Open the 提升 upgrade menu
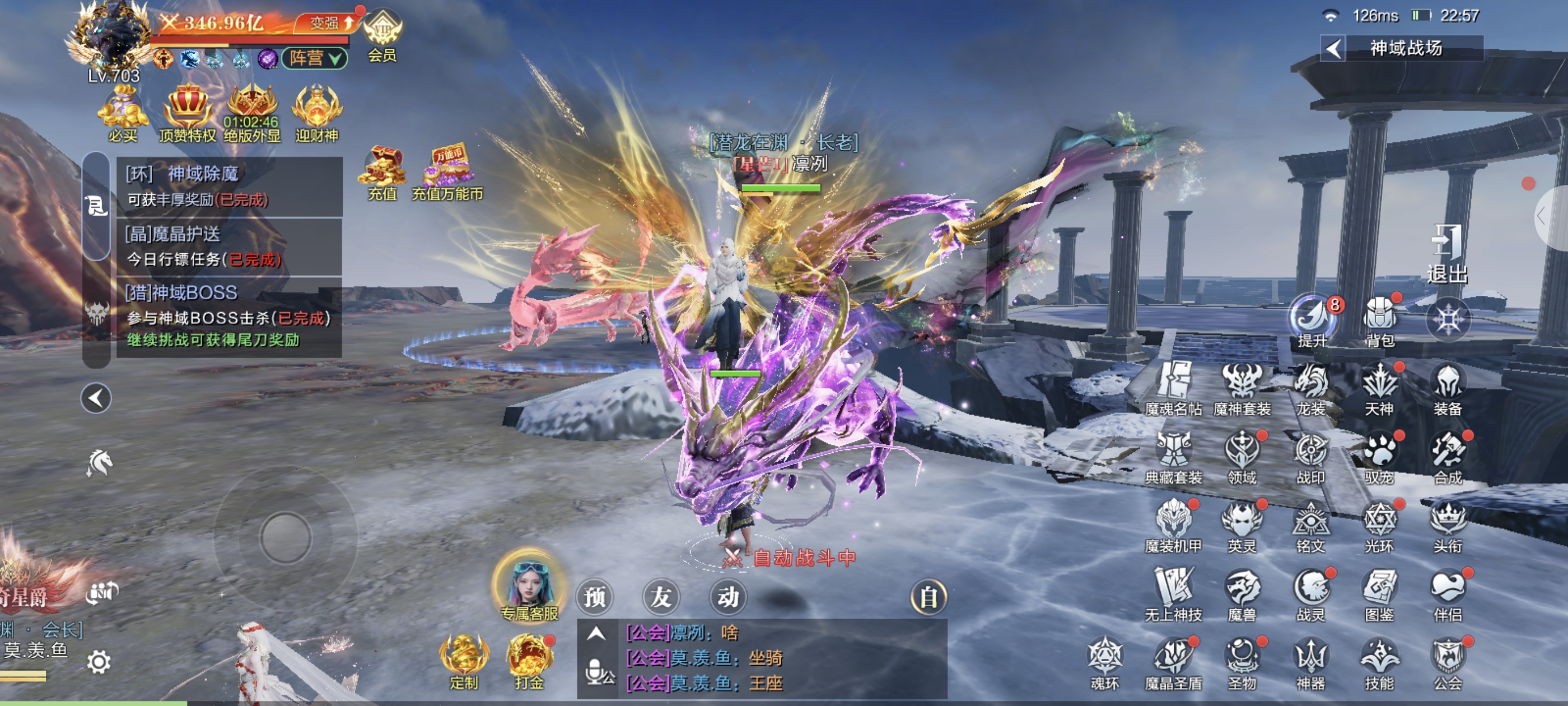1568x706 pixels. [x=1312, y=319]
